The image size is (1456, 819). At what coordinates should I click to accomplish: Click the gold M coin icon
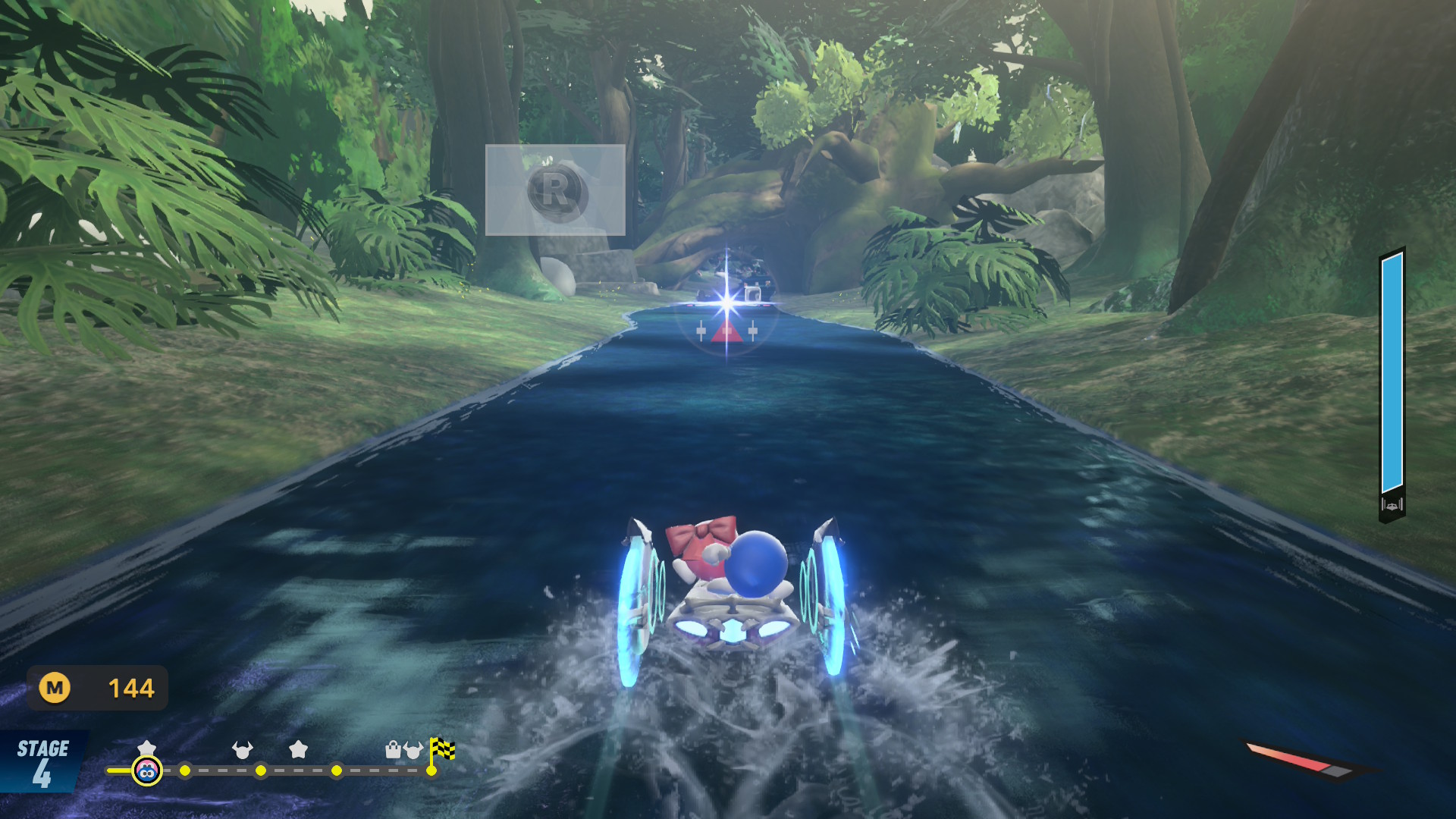coord(55,688)
